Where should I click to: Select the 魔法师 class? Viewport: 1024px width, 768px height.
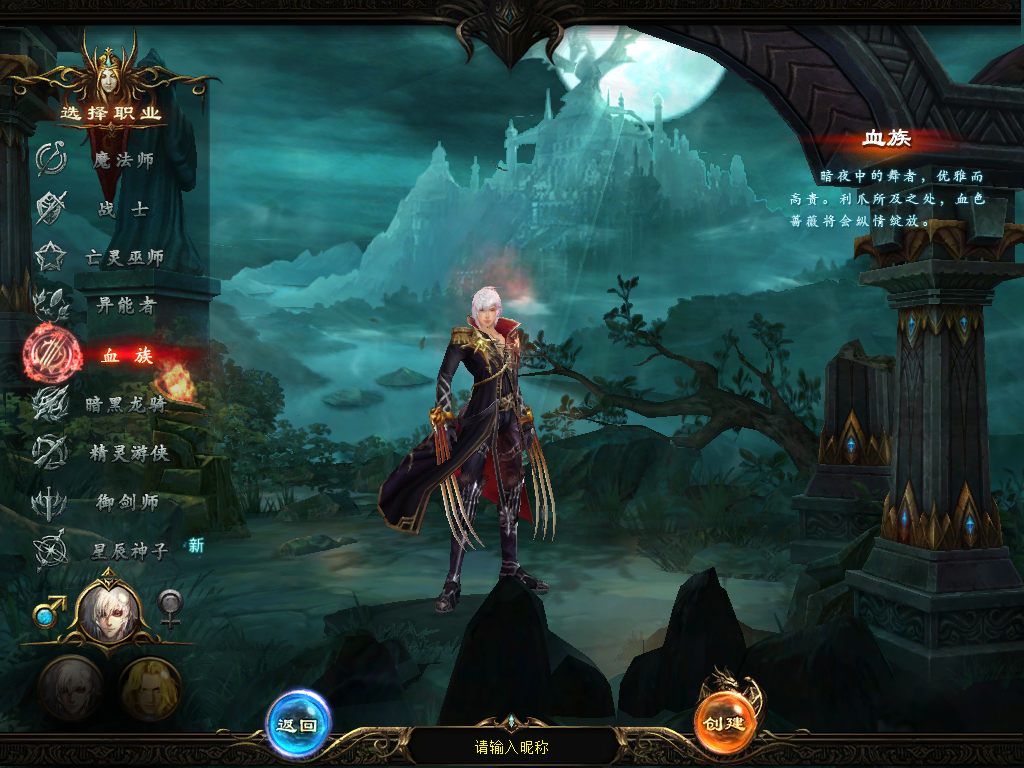122,160
